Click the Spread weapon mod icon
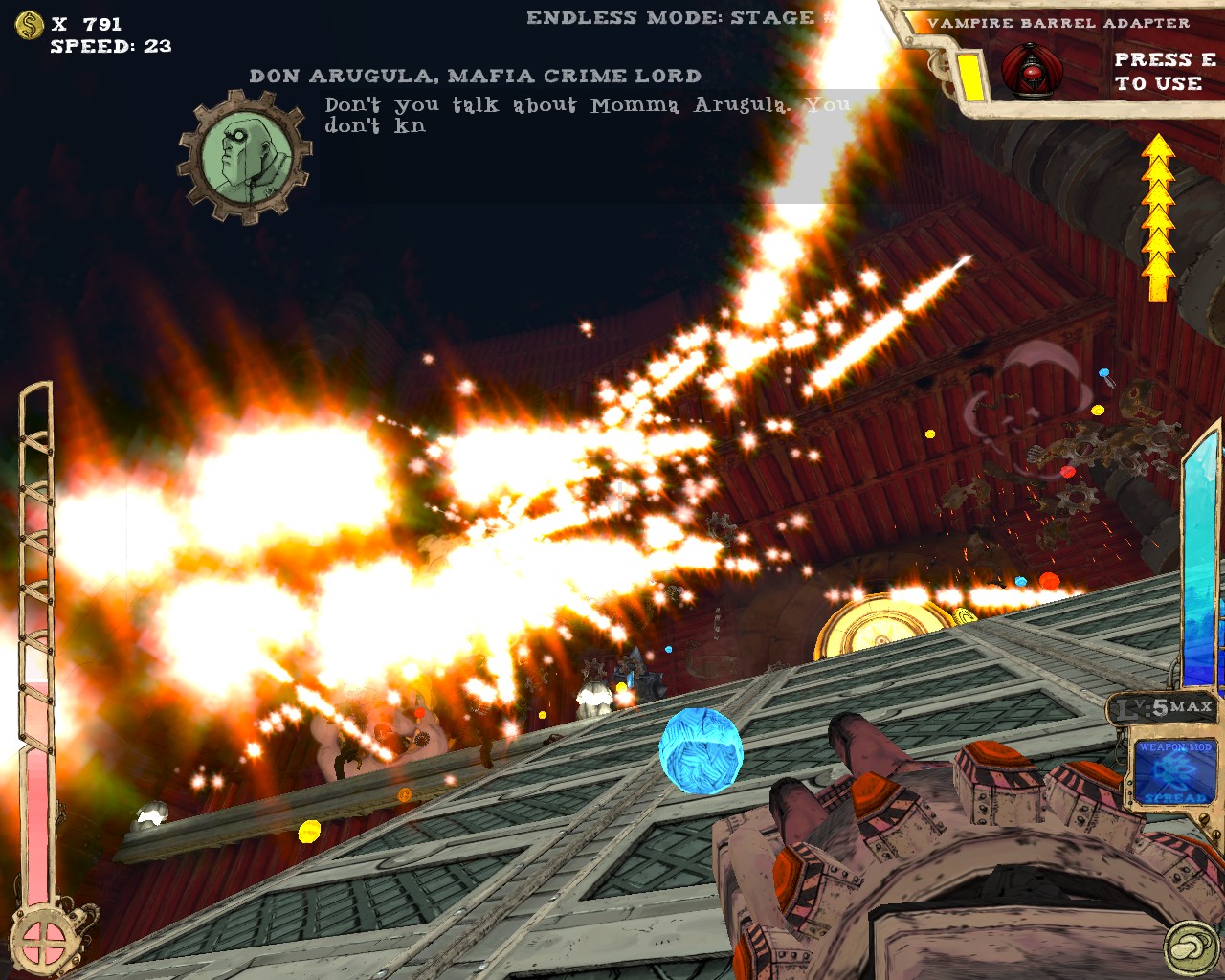This screenshot has height=980, width=1225. click(x=1175, y=771)
